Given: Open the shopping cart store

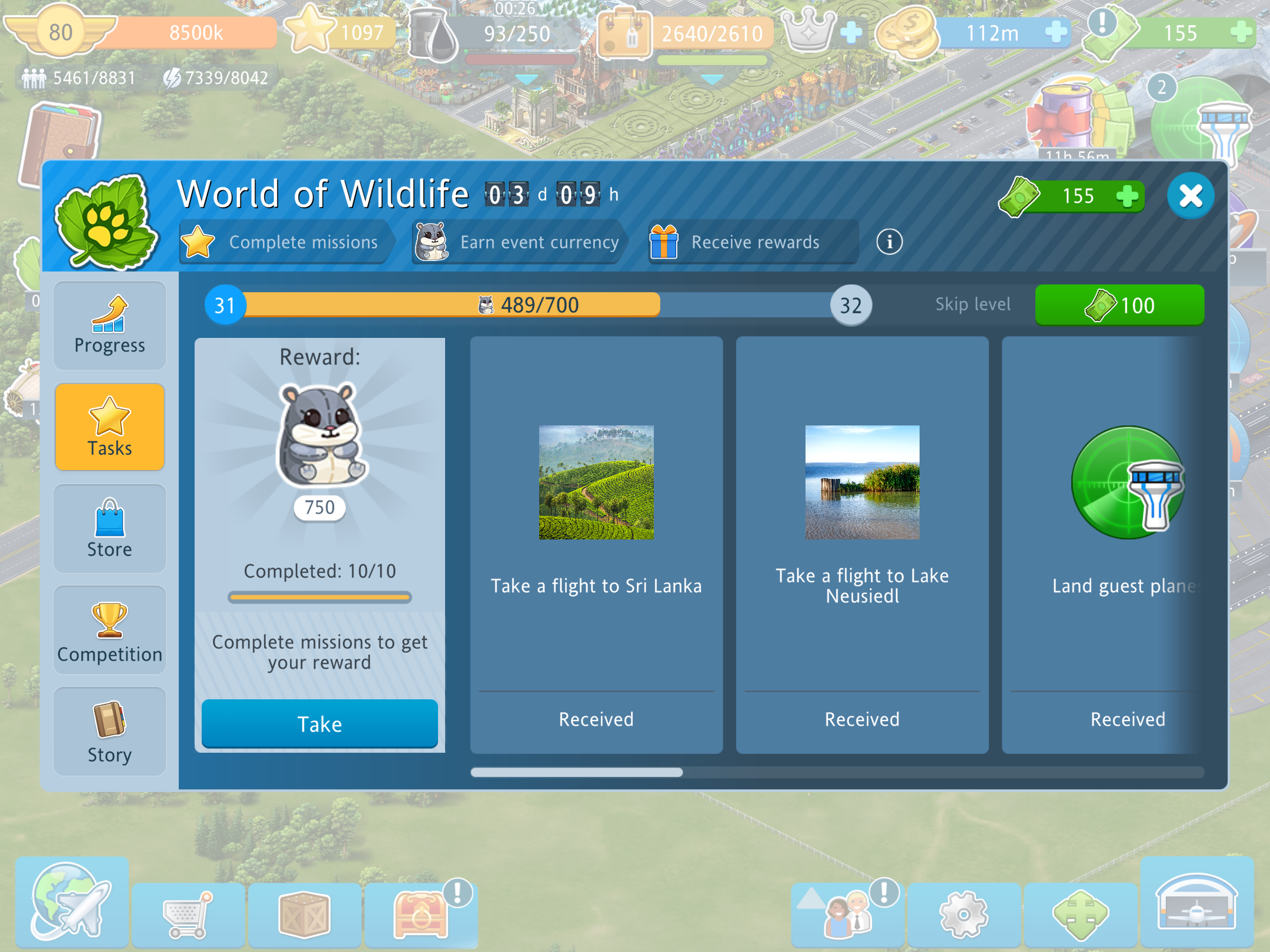Looking at the screenshot, I should click(x=188, y=914).
